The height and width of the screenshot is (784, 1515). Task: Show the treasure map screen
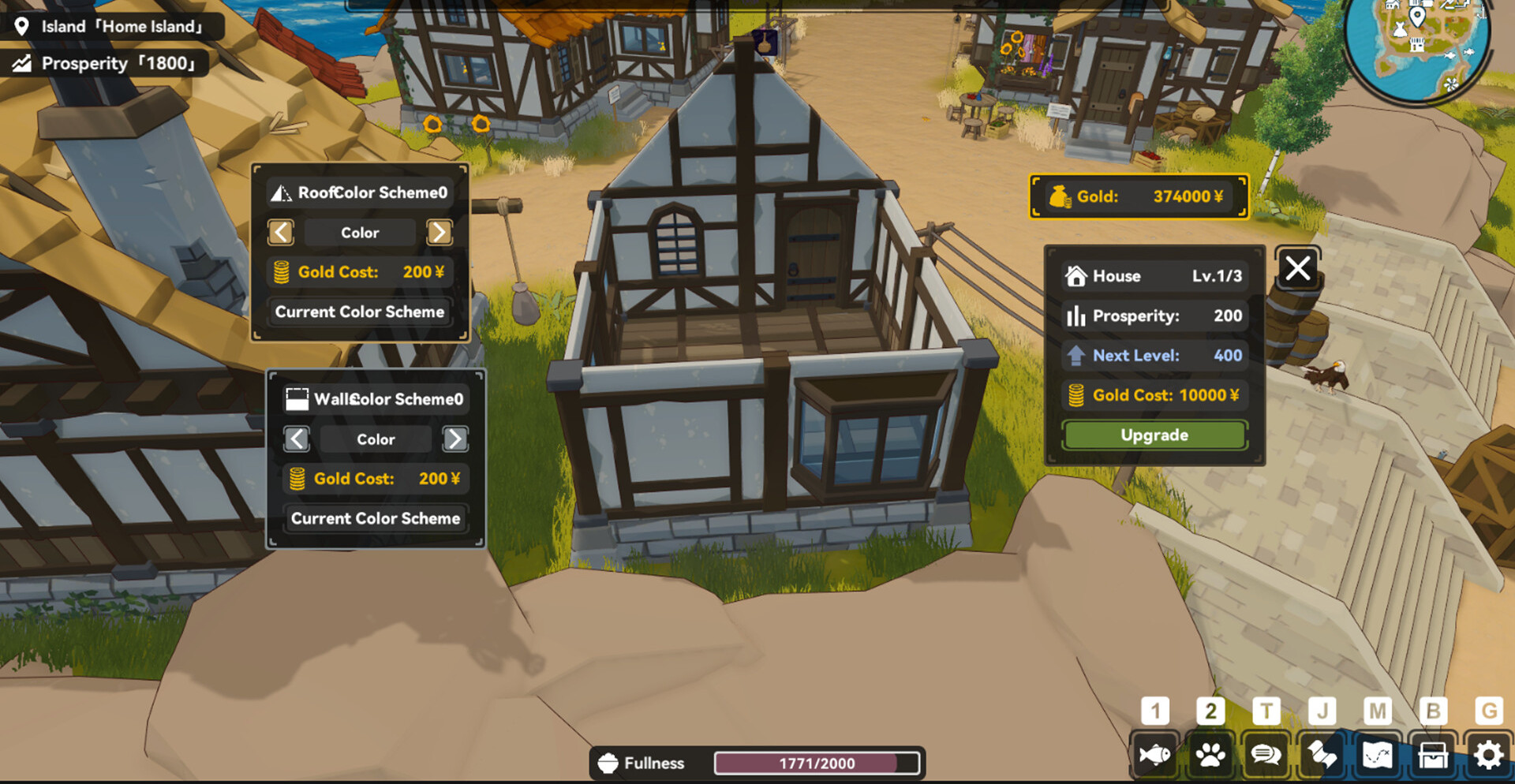tap(1377, 756)
